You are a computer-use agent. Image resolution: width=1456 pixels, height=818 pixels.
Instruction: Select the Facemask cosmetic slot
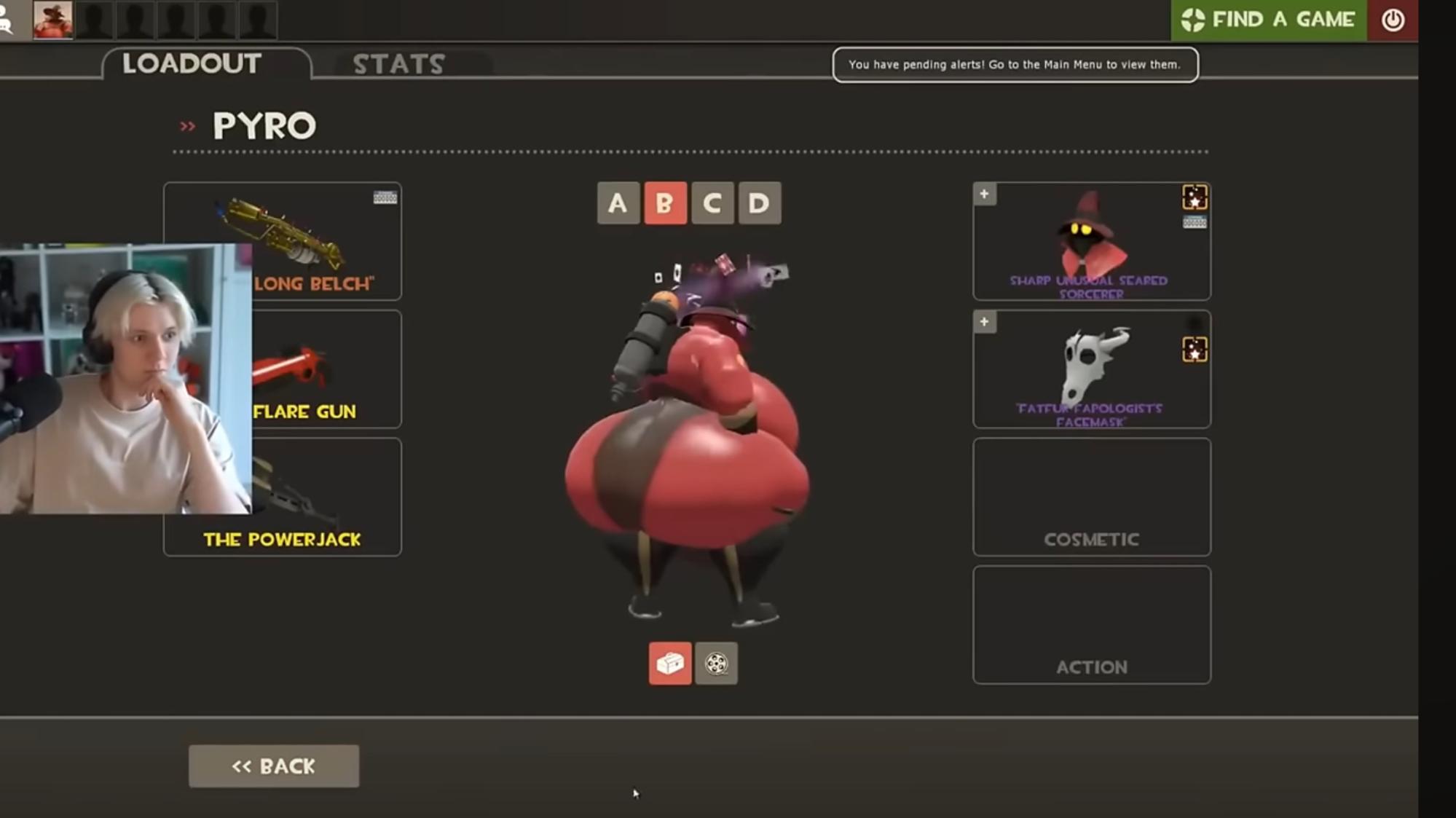(x=1091, y=369)
